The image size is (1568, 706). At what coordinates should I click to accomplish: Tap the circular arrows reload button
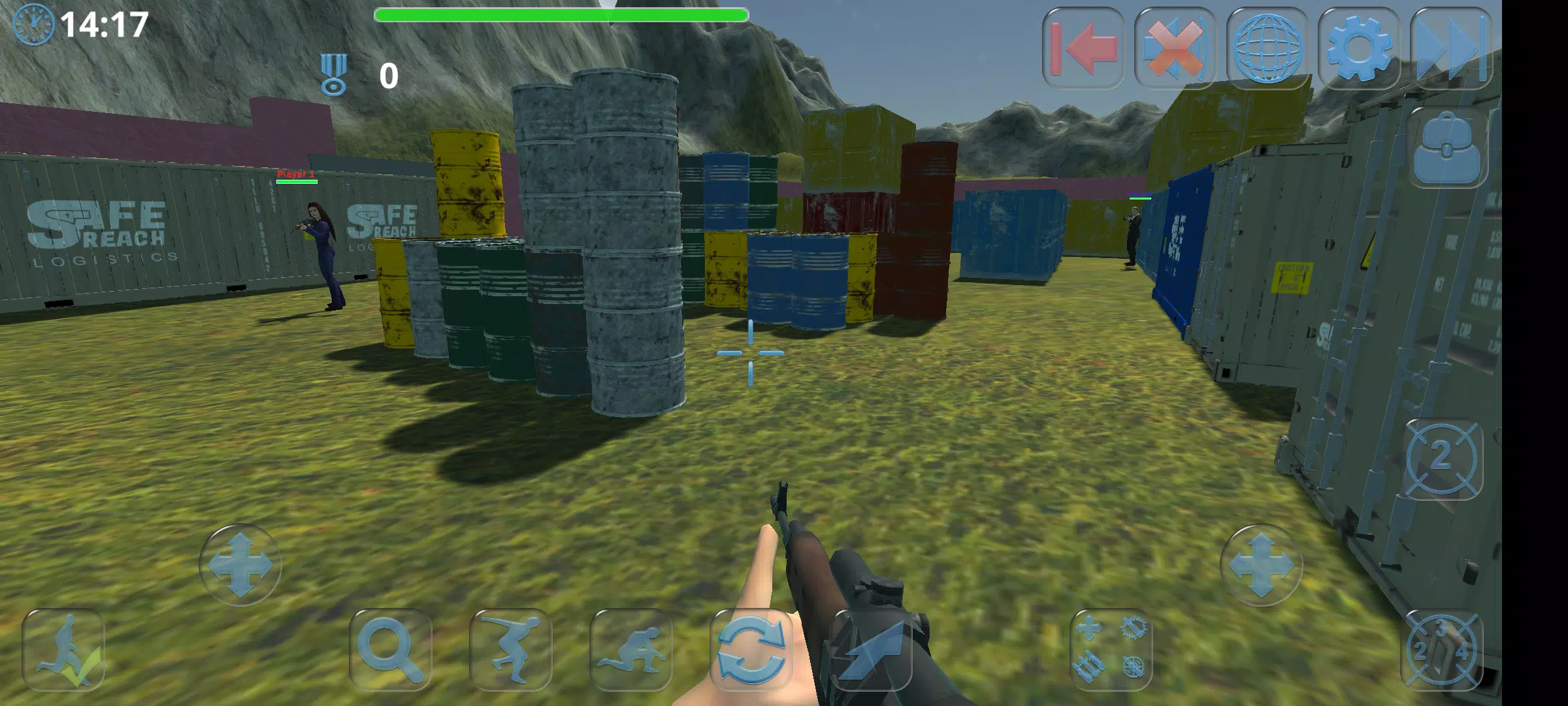coord(751,650)
